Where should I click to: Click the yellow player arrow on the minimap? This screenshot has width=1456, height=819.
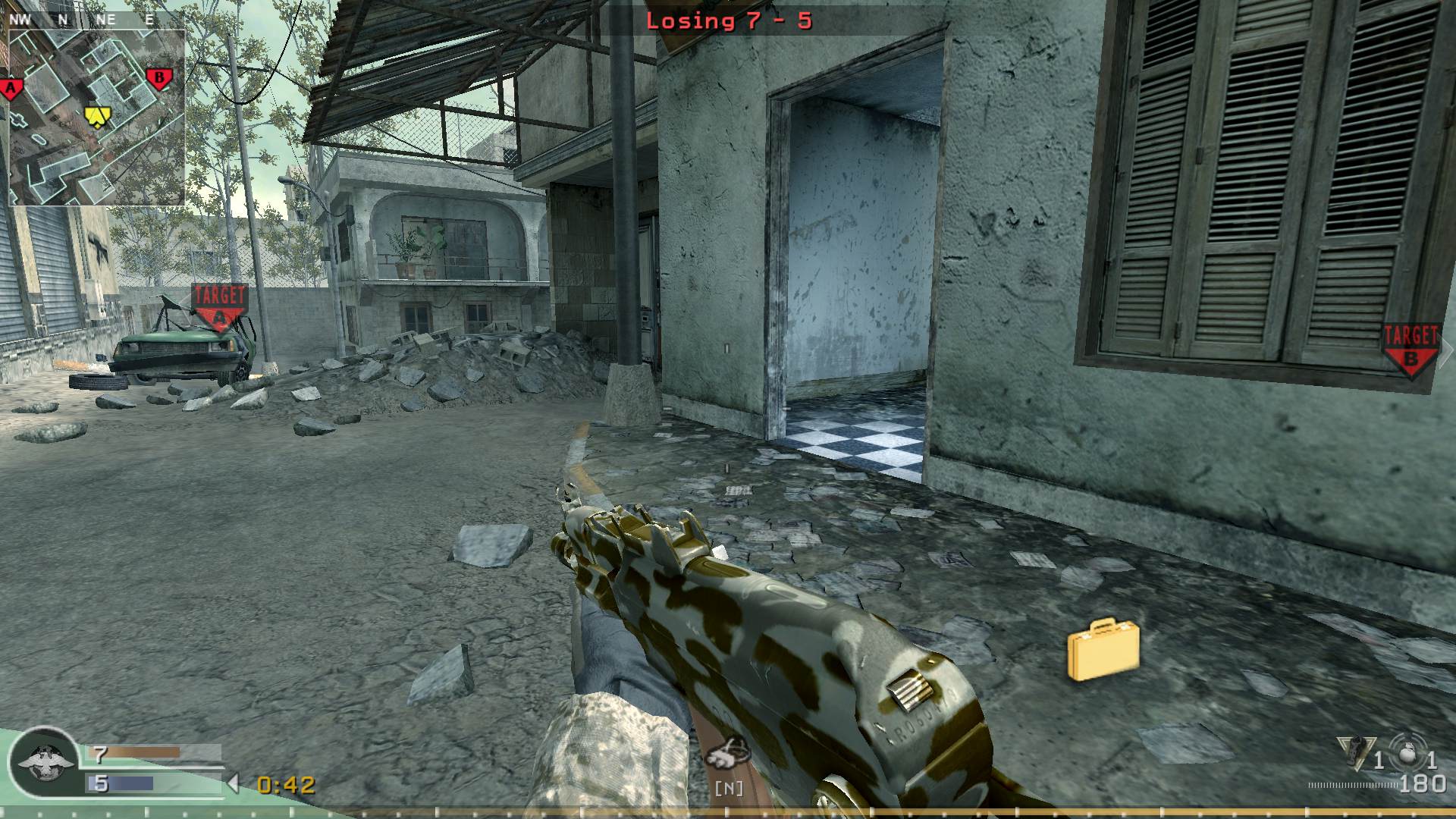[x=97, y=116]
